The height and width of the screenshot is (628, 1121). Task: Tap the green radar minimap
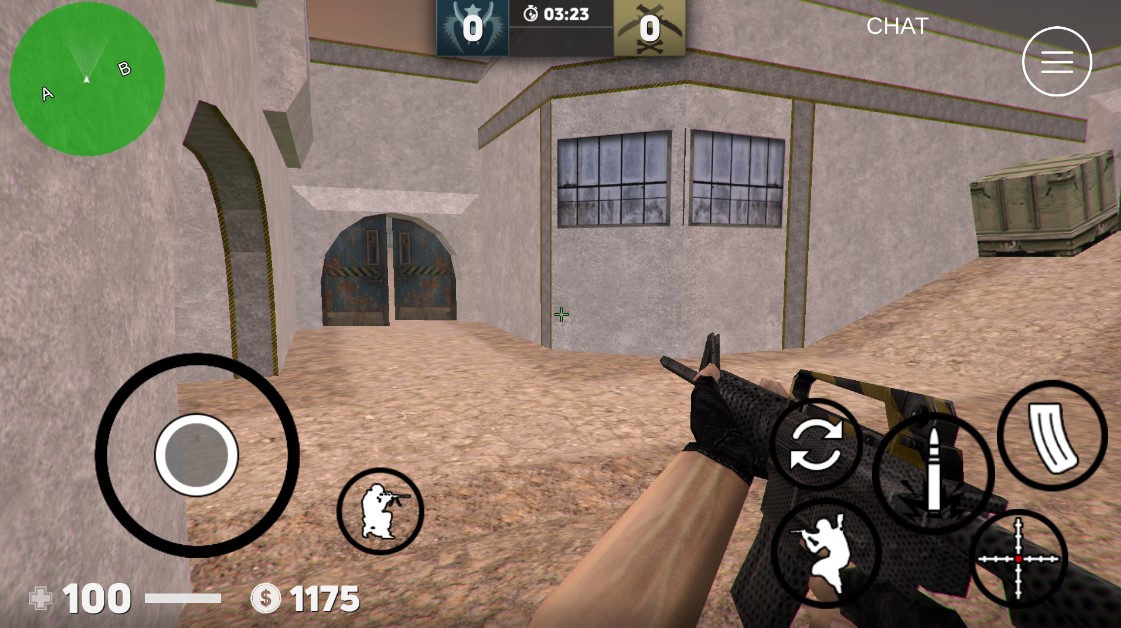[x=87, y=79]
